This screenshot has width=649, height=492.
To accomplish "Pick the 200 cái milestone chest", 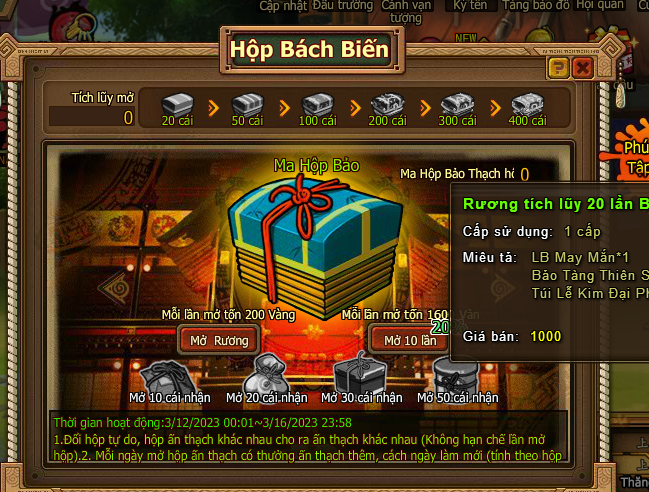I will coord(387,103).
